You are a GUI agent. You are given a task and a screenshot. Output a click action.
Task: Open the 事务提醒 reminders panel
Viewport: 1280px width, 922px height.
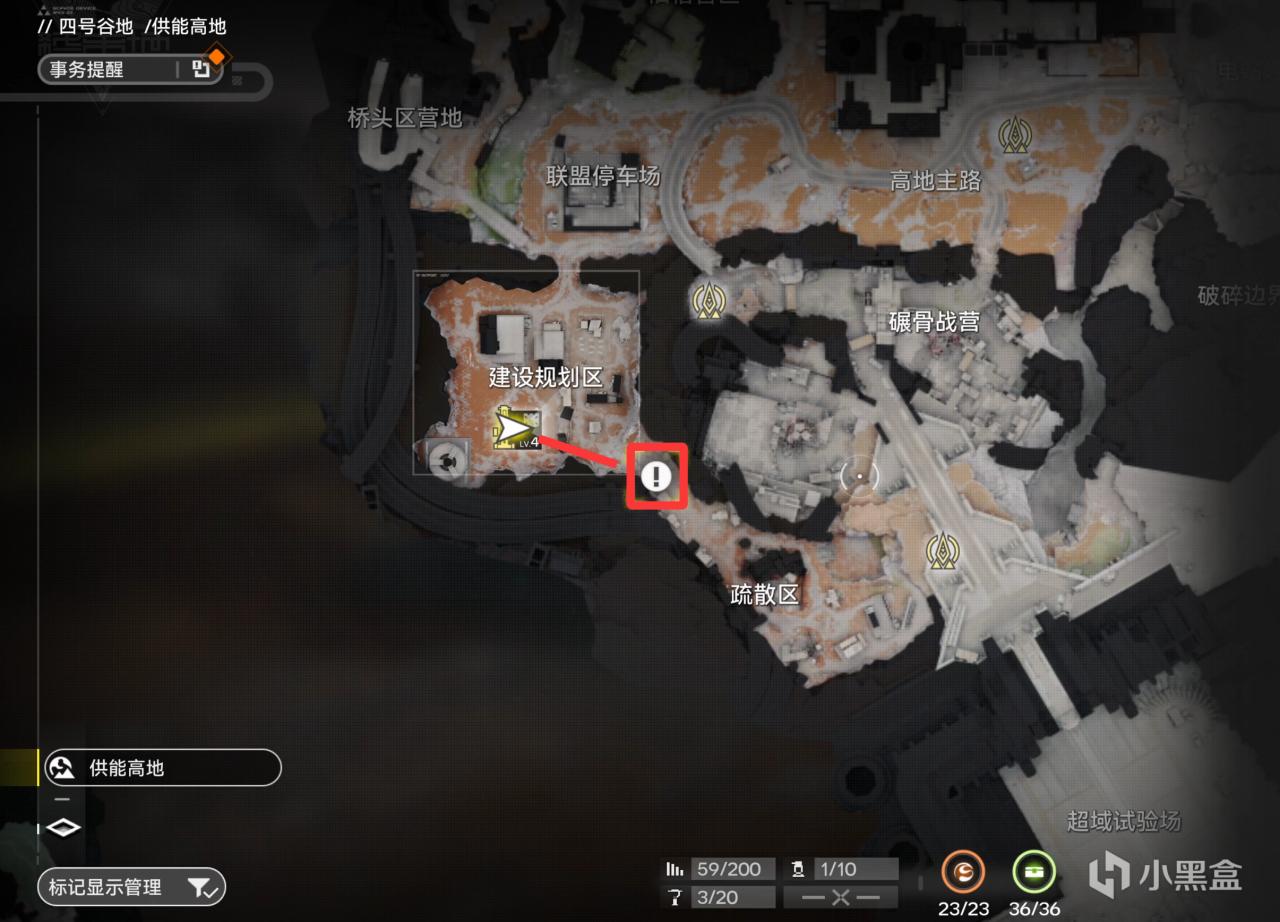130,69
